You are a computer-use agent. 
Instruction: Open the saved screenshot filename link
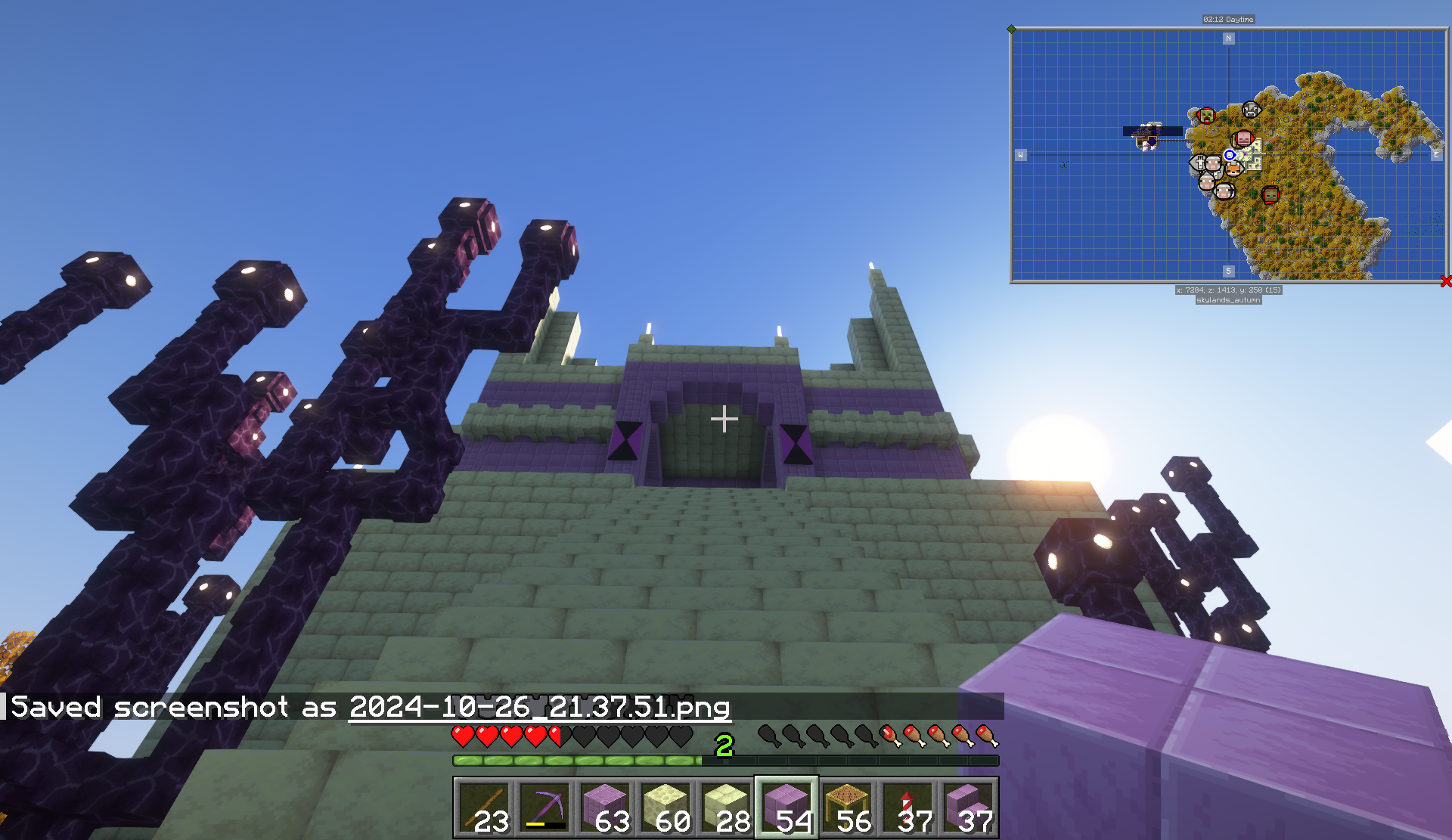[x=539, y=708]
